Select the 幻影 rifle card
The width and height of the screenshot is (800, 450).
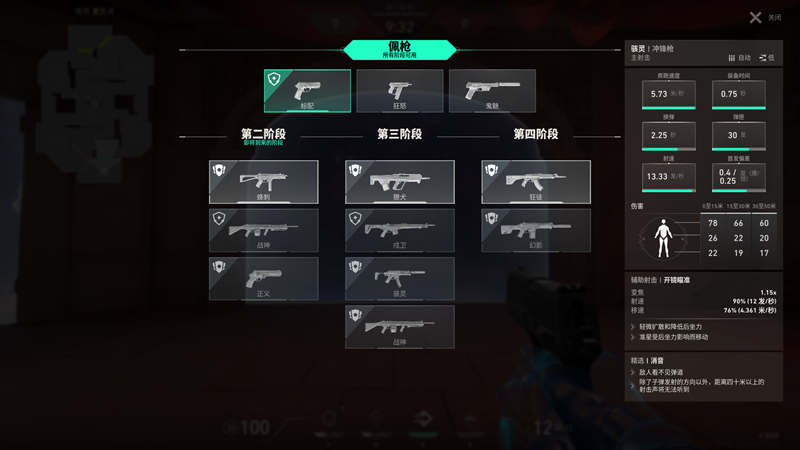point(536,230)
